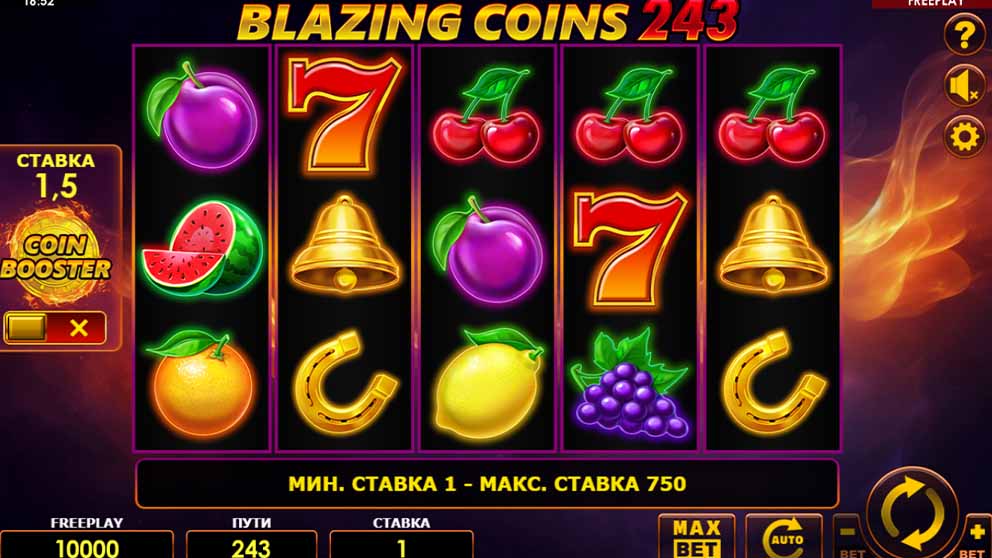Hit the MAX BET button
The height and width of the screenshot is (558, 992).
[696, 537]
